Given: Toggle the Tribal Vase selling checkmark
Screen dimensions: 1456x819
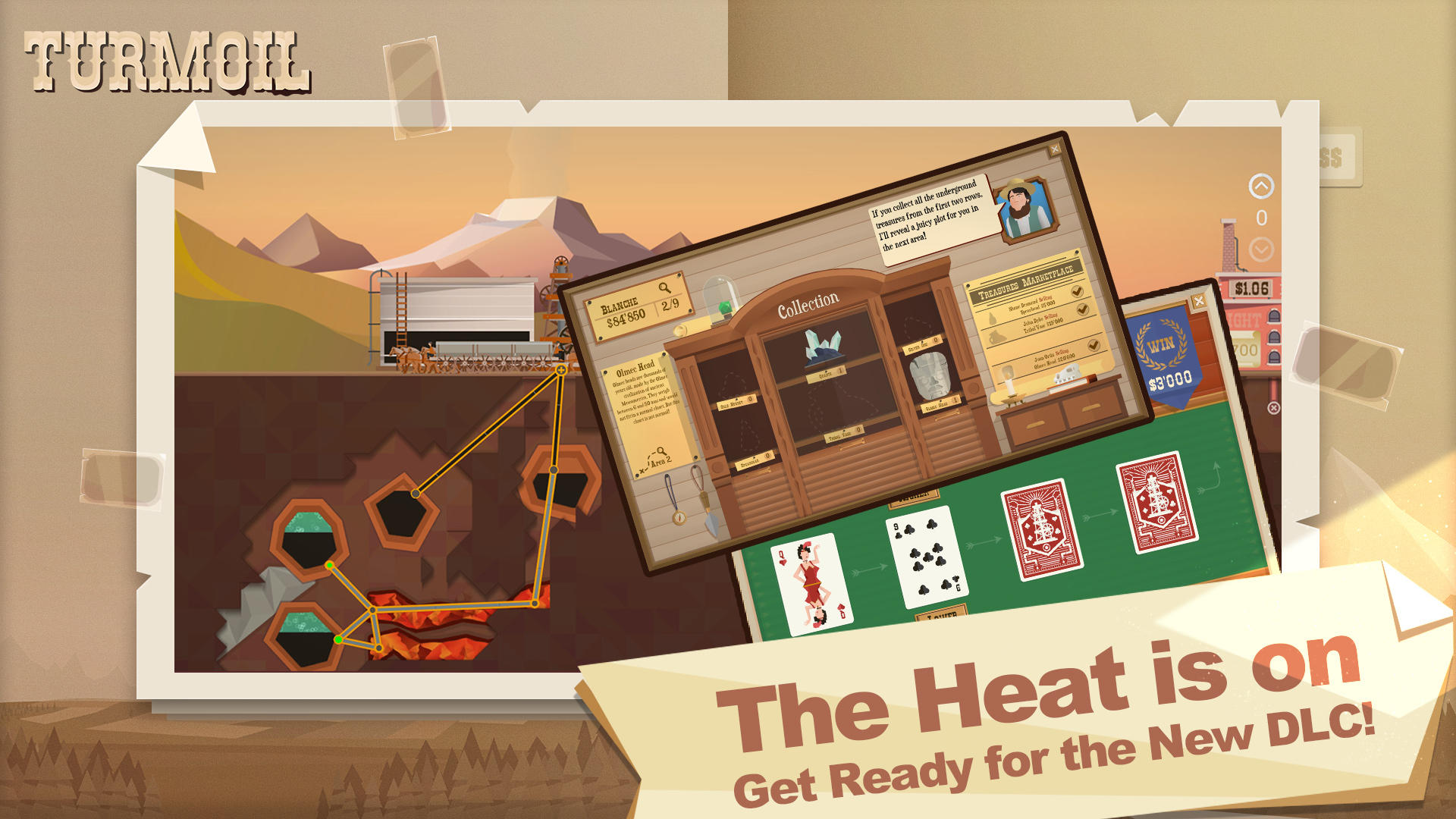Looking at the screenshot, I should [x=1082, y=309].
